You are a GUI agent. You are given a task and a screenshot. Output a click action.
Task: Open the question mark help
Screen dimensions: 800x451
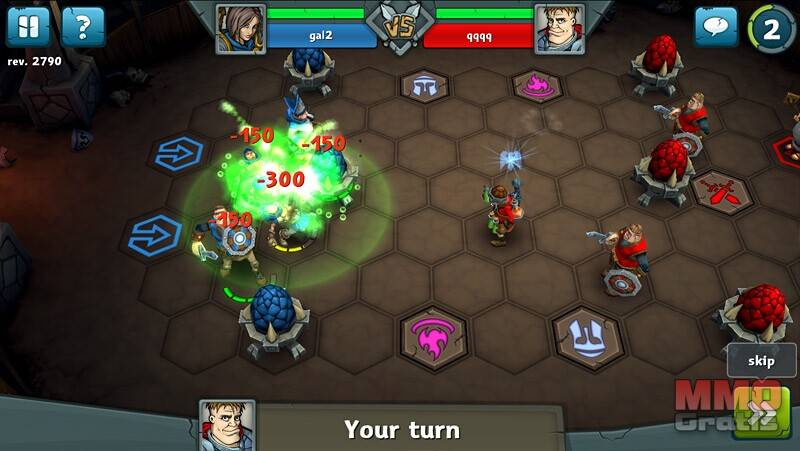[83, 27]
